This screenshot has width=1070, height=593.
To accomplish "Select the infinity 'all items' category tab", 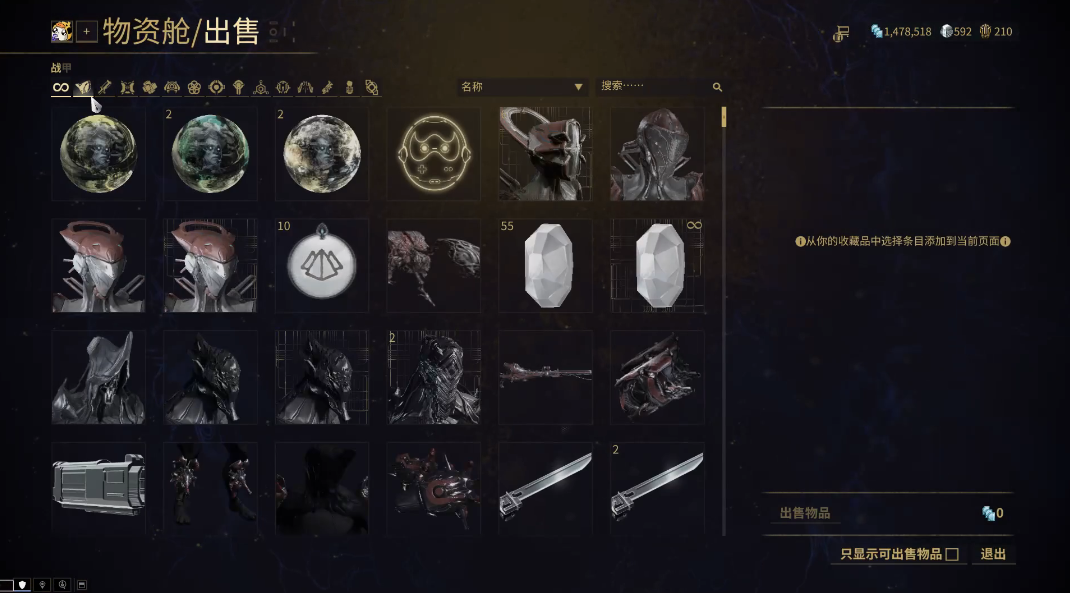I will [61, 88].
